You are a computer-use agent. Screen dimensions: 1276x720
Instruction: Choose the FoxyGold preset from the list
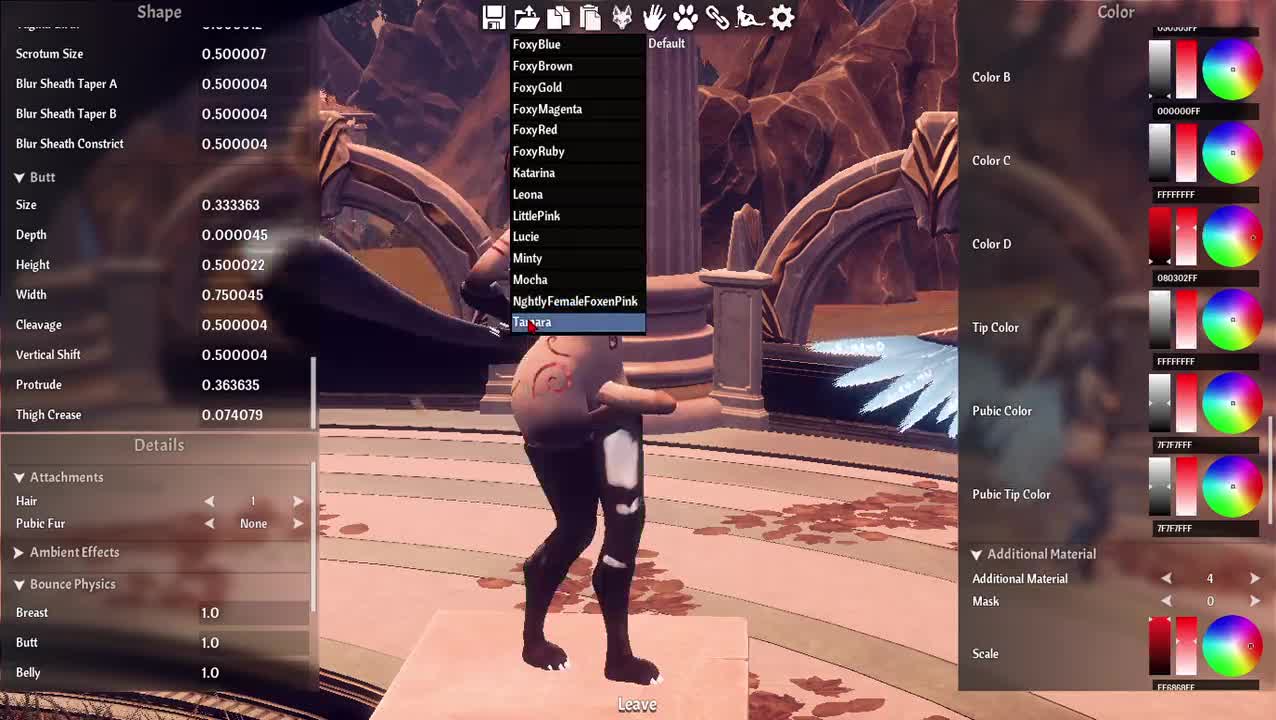[x=537, y=87]
